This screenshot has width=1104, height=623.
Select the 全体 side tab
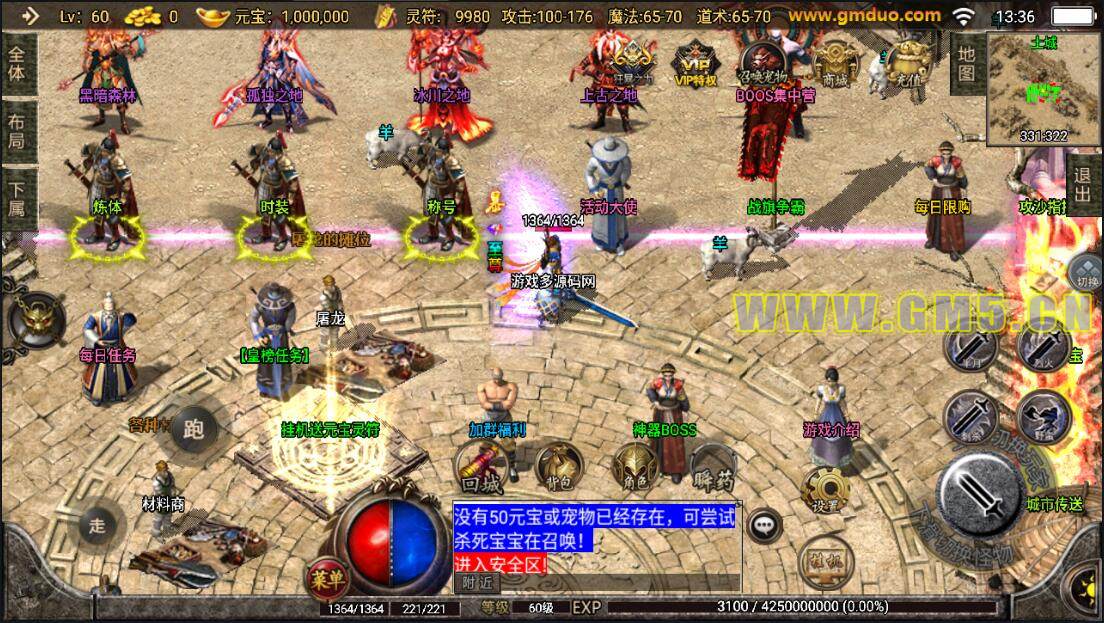coord(17,62)
